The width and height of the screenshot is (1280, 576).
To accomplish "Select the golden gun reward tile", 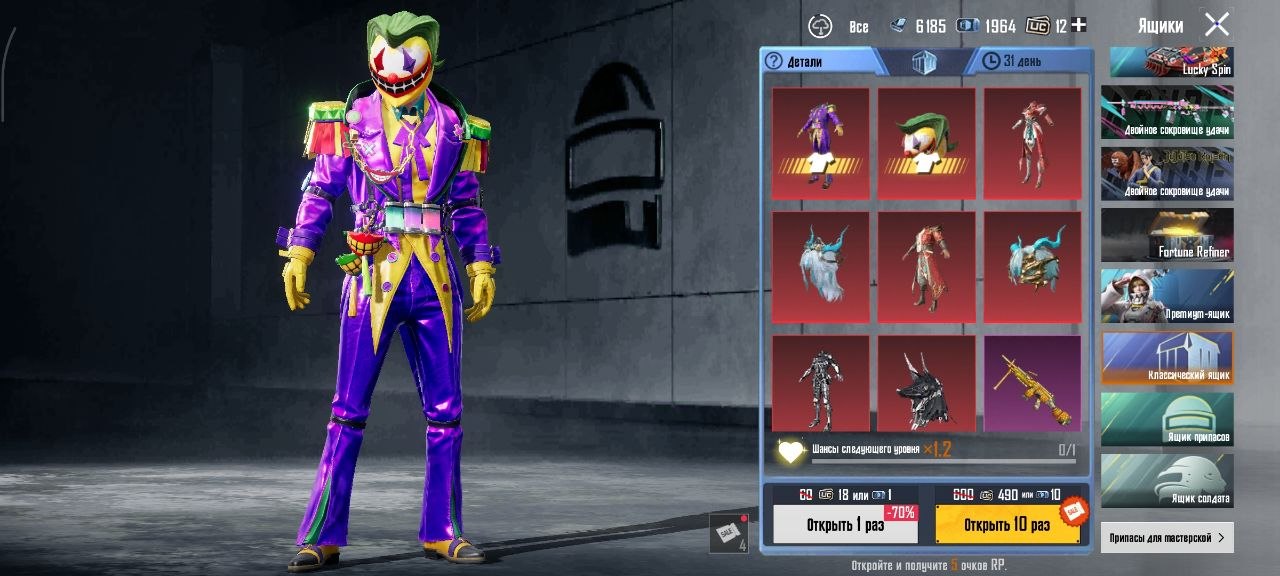I will point(1032,383).
